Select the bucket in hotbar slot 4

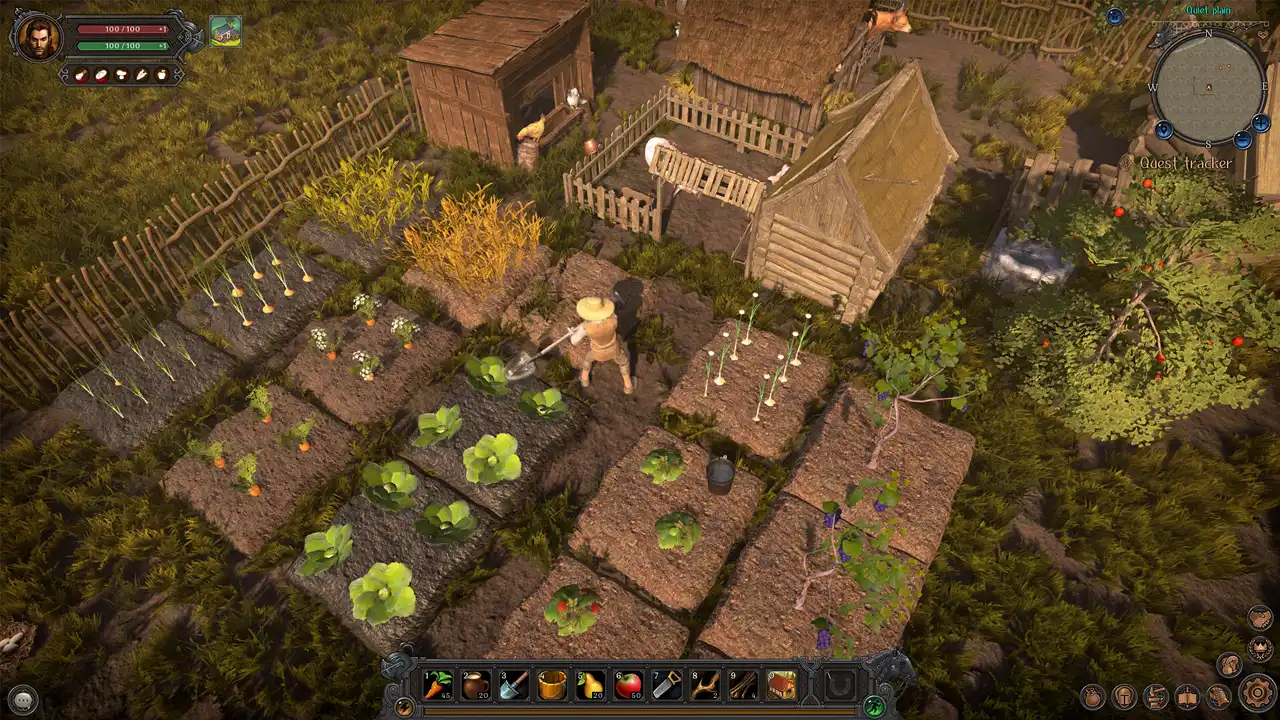click(550, 686)
